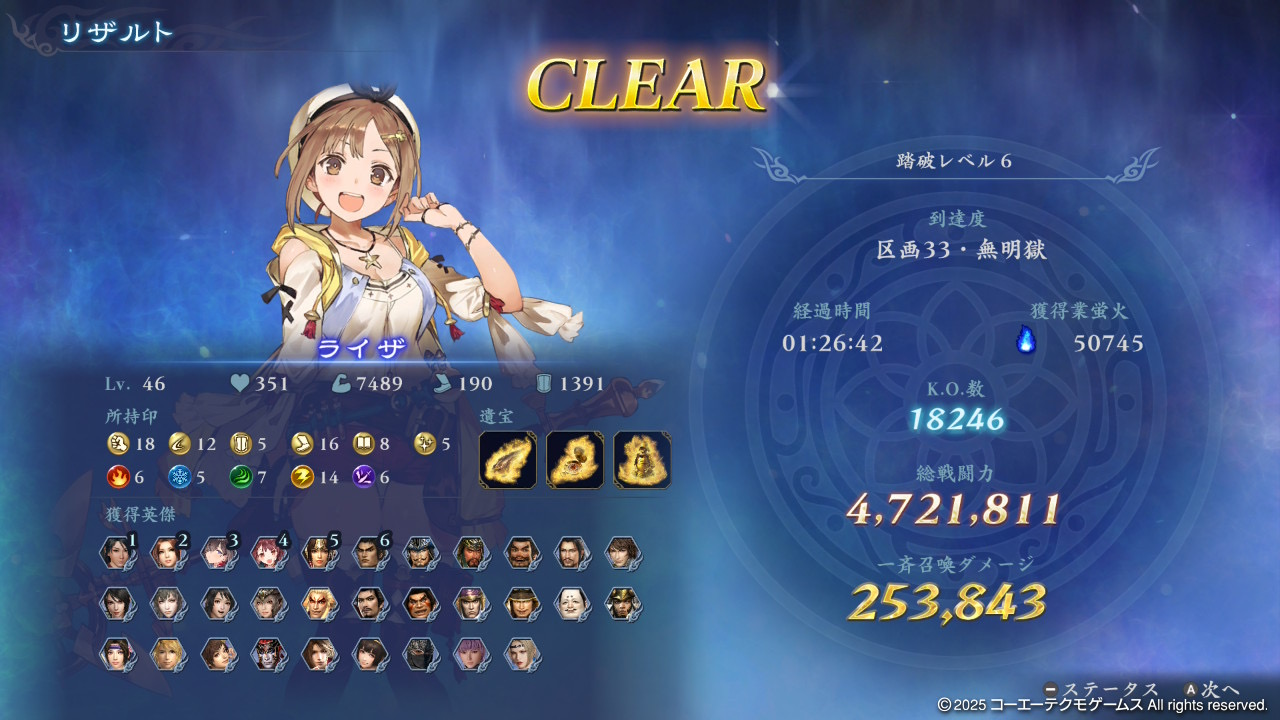
Task: Select the hero portrait numbered 2
Action: [x=167, y=553]
